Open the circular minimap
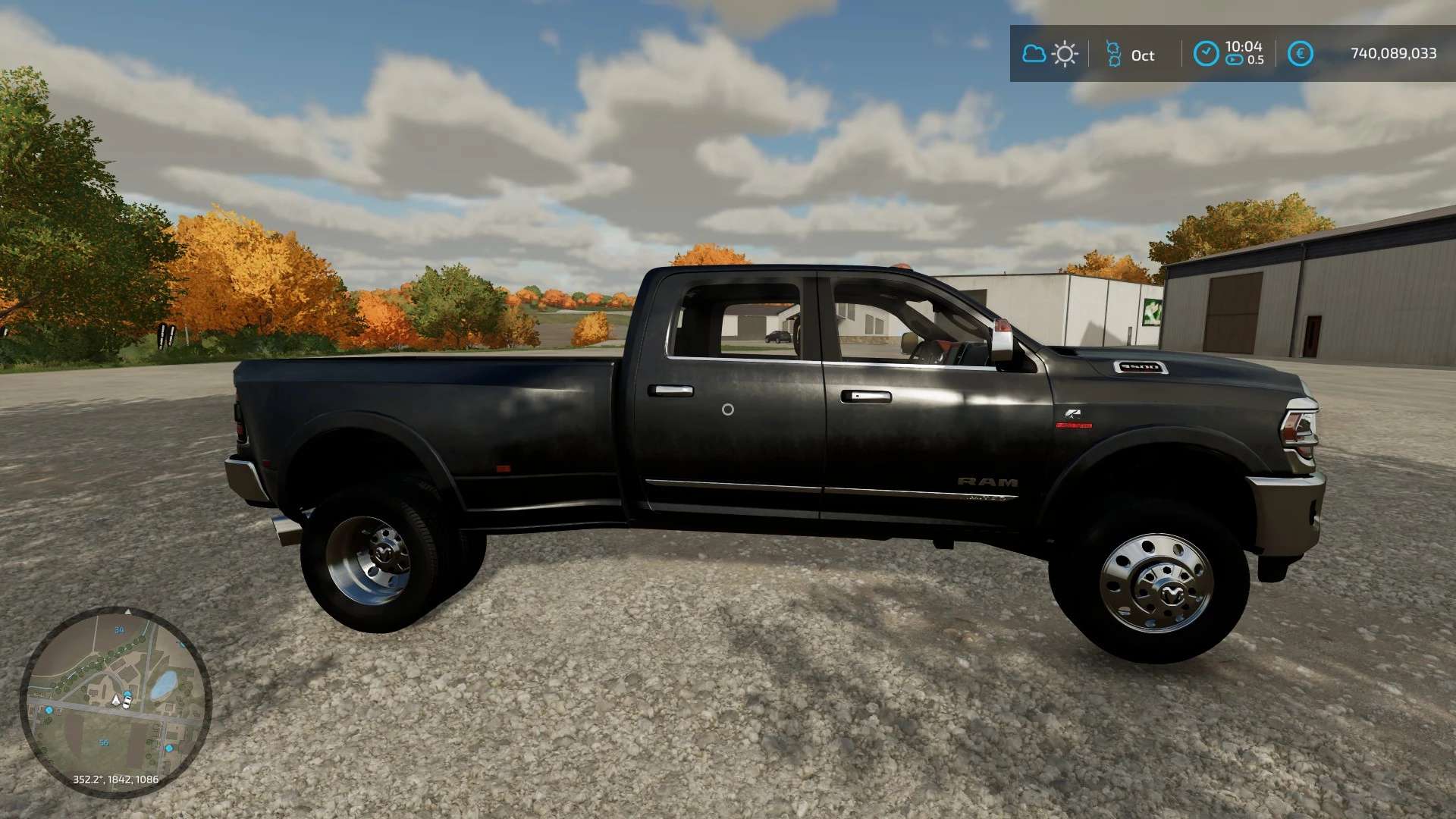 (x=115, y=701)
